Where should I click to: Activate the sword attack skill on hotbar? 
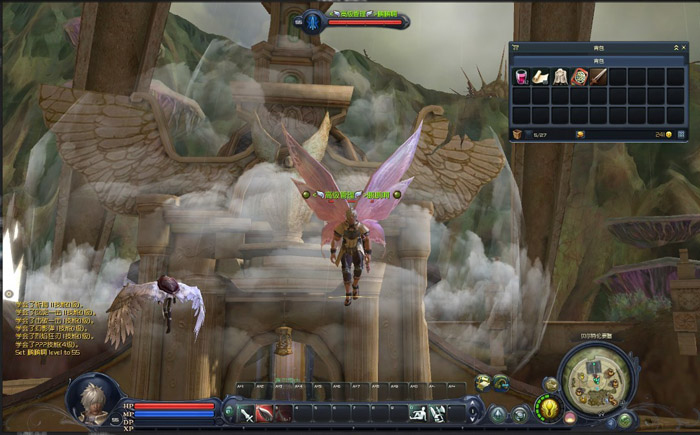(x=246, y=412)
